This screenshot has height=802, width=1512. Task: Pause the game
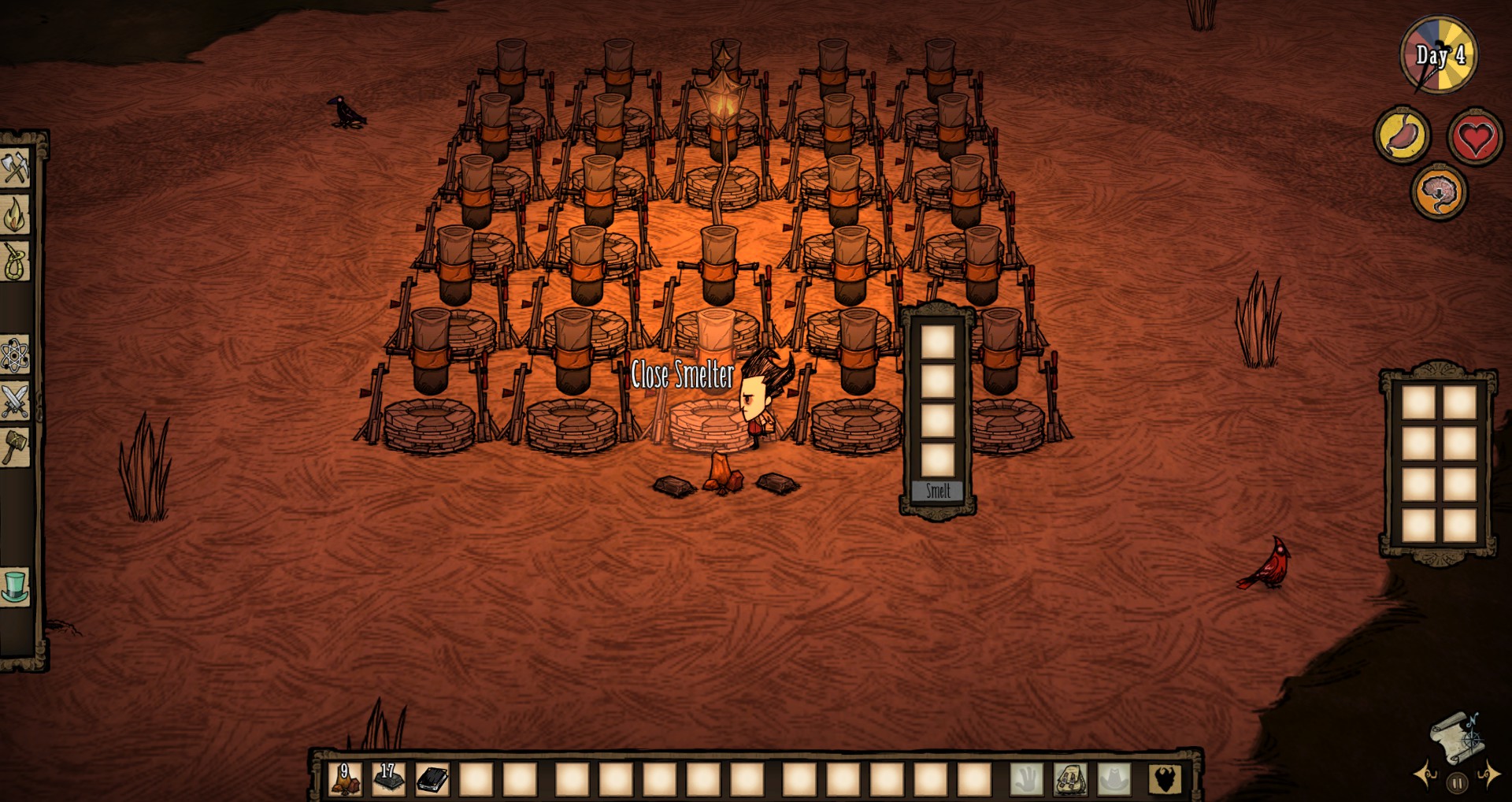coord(1457,783)
